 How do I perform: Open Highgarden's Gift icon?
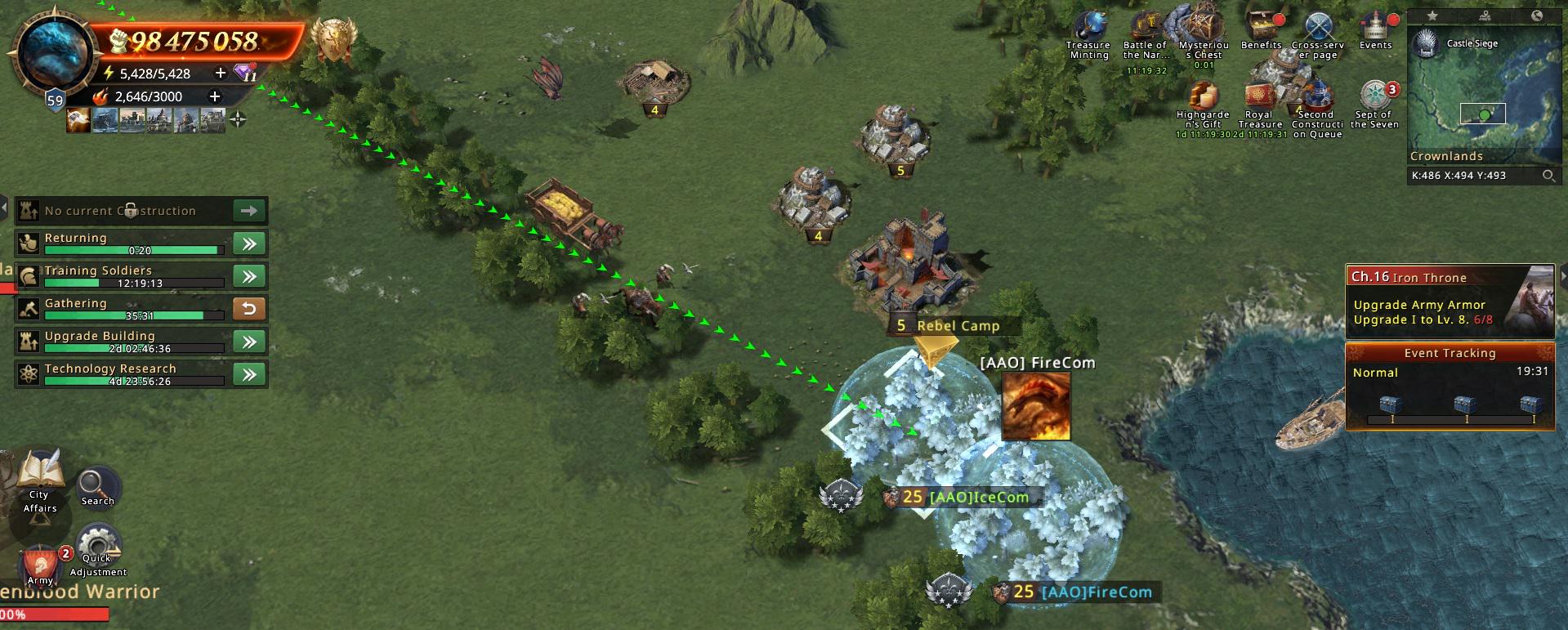[1202, 98]
